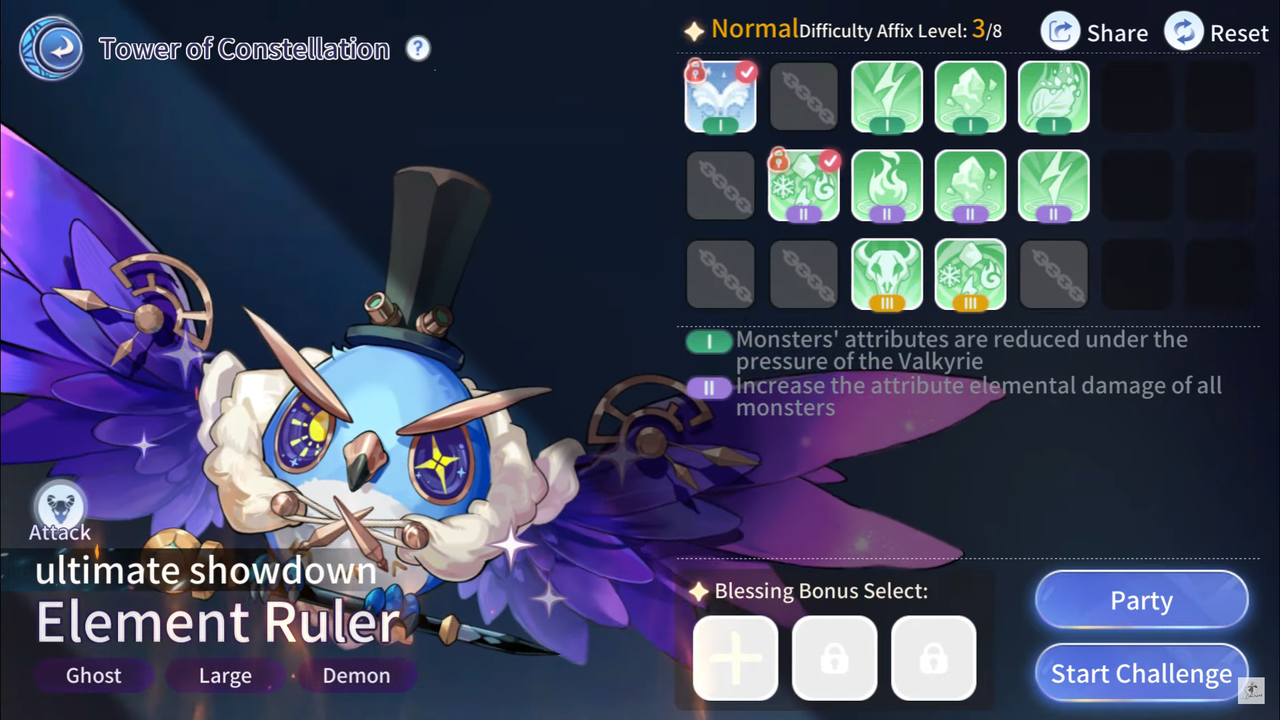Choose the lightning bolt tier I affix
The height and width of the screenshot is (720, 1280).
tap(887, 97)
